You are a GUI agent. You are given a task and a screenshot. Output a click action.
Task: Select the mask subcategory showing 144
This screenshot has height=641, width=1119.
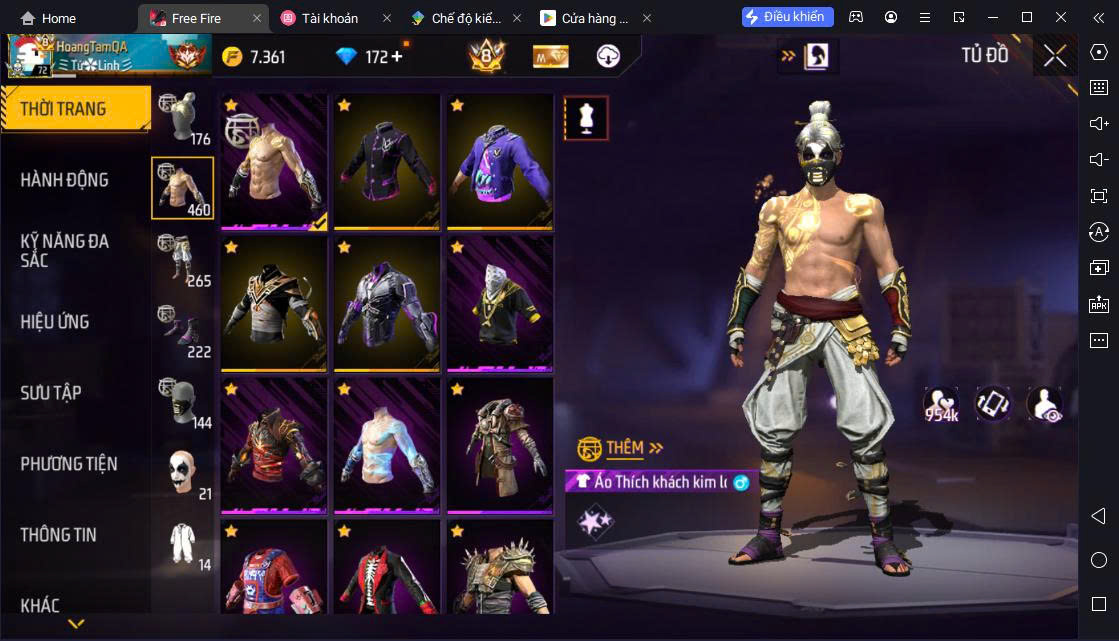(x=182, y=402)
